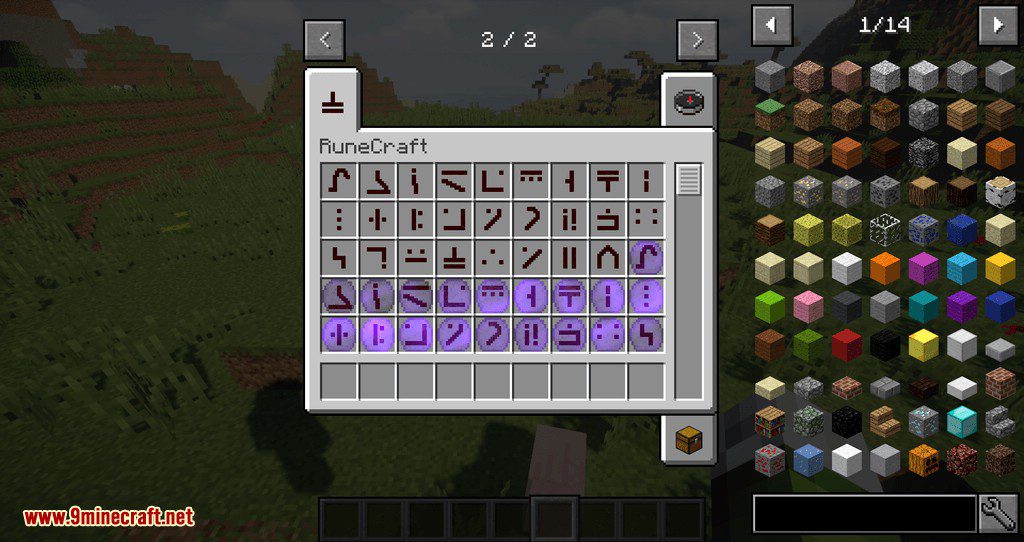Grab the pink wool block
This screenshot has height=542, width=1024.
pyautogui.click(x=808, y=306)
